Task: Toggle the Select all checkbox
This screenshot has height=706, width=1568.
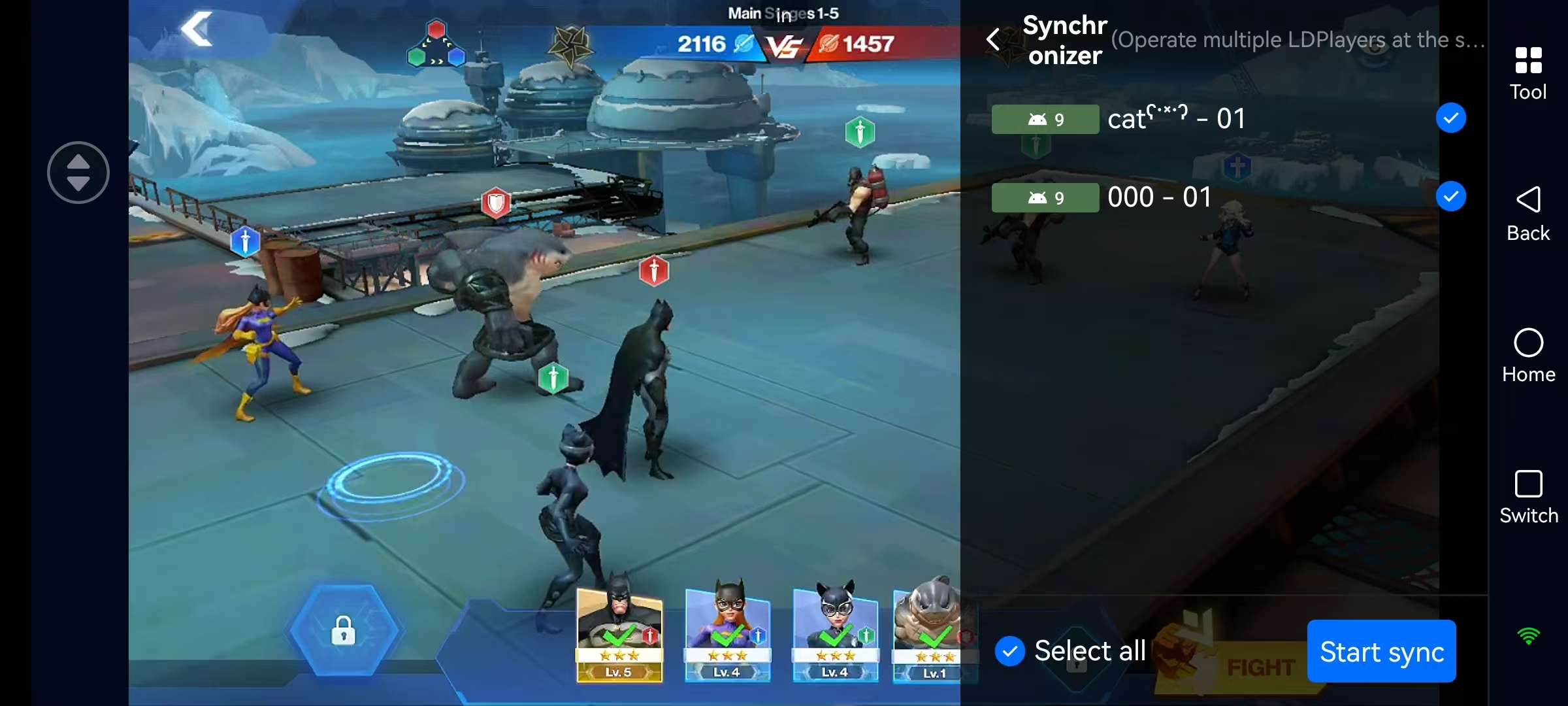Action: coord(1010,650)
